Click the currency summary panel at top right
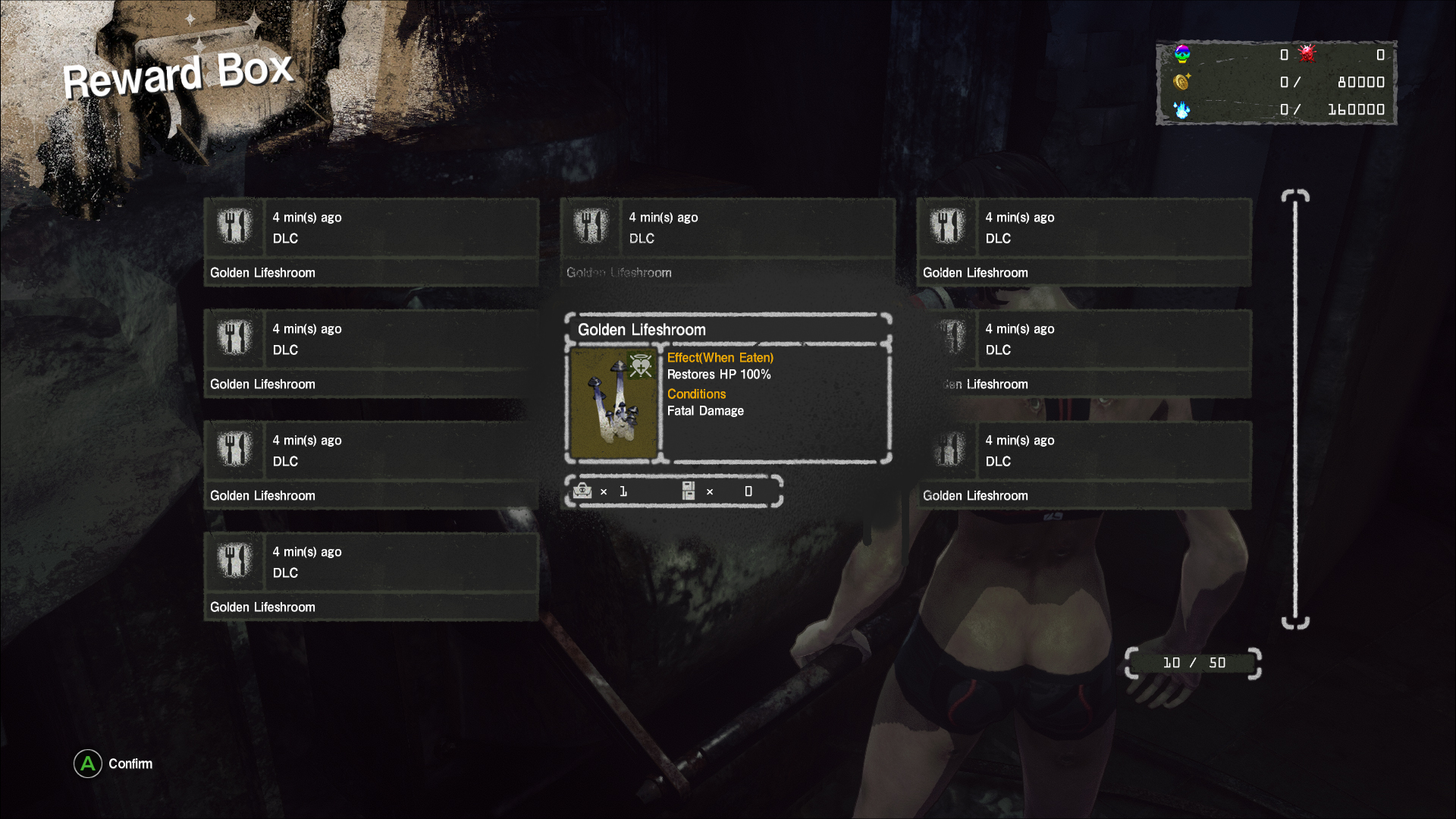This screenshot has height=819, width=1456. click(x=1276, y=83)
